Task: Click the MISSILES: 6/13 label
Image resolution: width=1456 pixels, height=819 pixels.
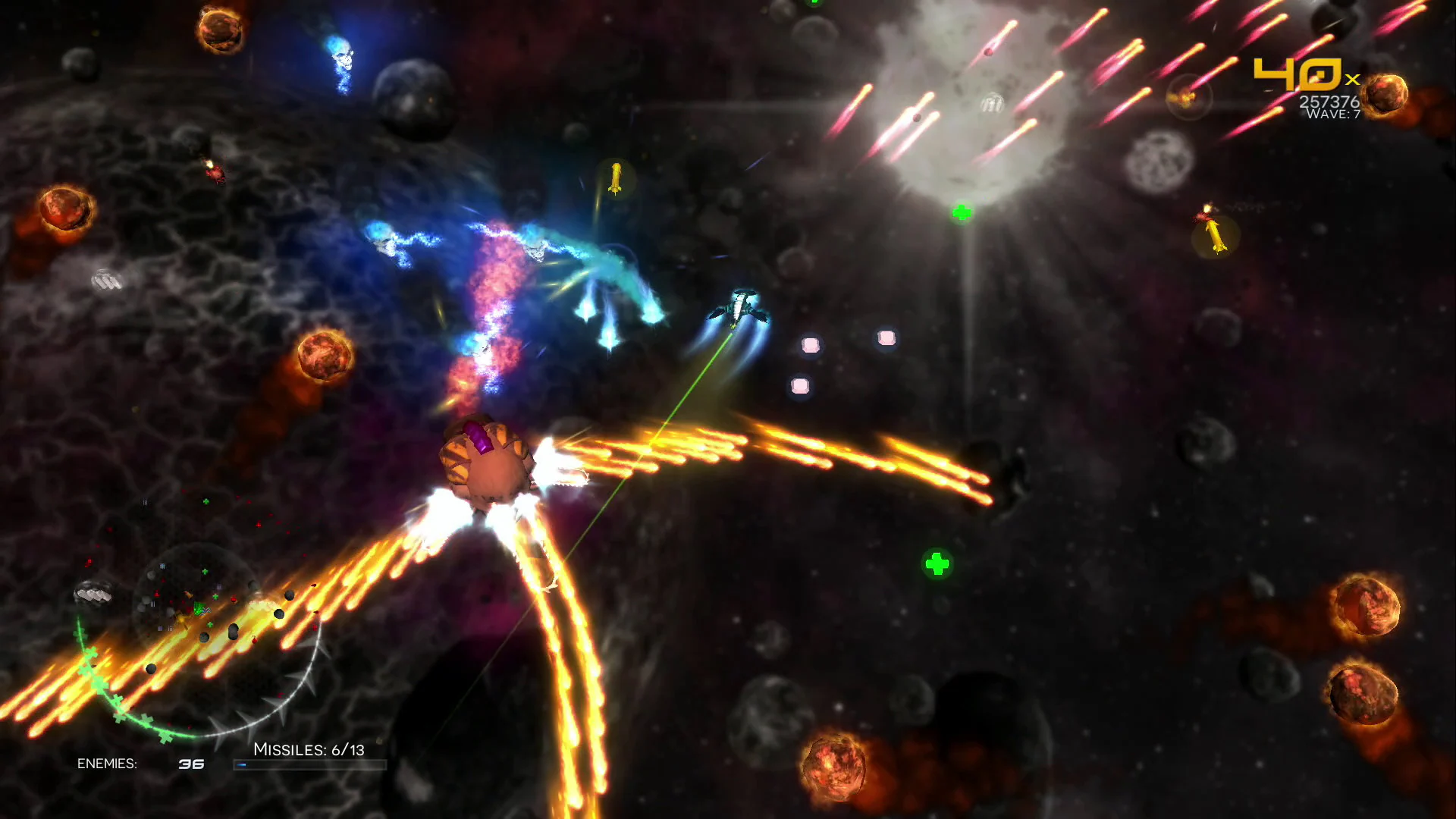Action: [309, 748]
